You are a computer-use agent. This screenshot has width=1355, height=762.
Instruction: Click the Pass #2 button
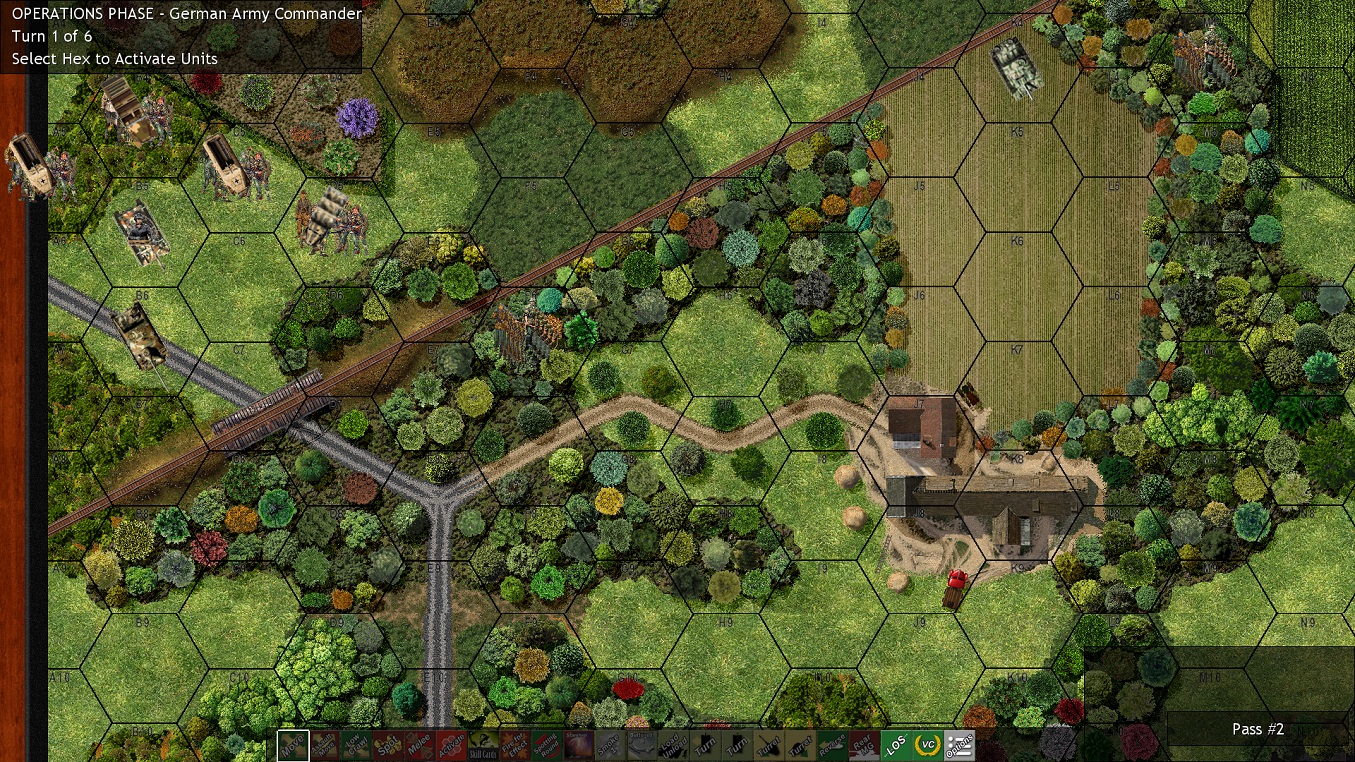pos(1257,729)
